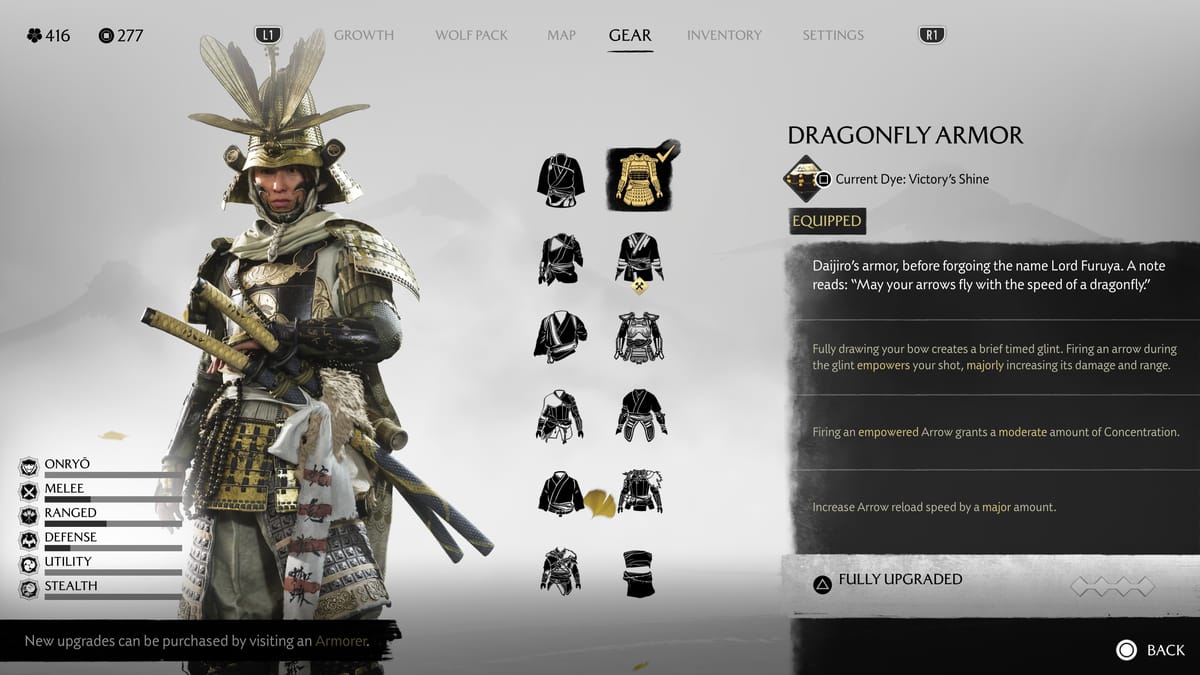This screenshot has height=675, width=1200.
Task: Select the equipped golden Dragonfly Armor icon
Action: pyautogui.click(x=640, y=179)
